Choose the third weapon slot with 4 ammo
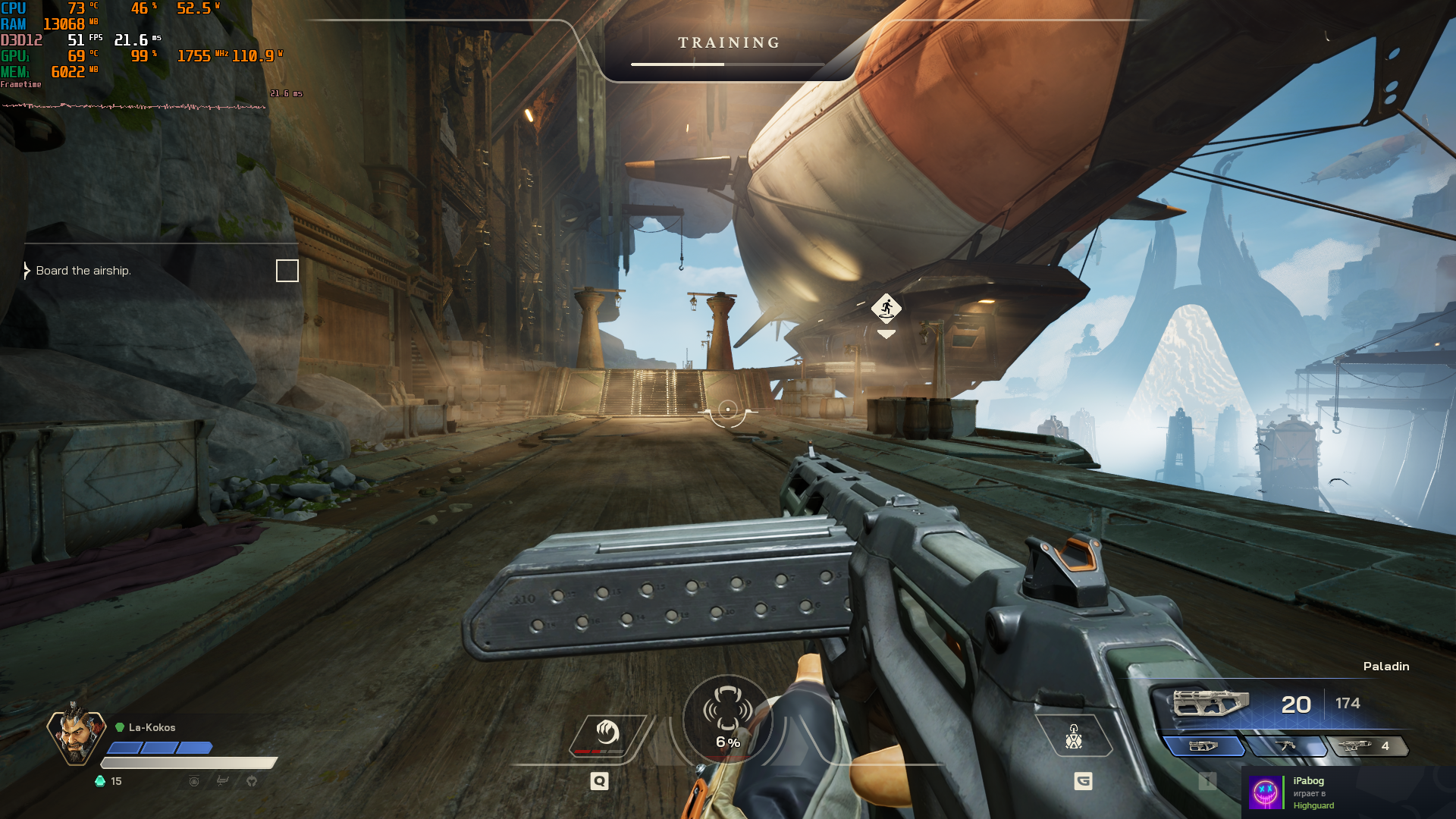Image resolution: width=1456 pixels, height=819 pixels. tap(1367, 746)
